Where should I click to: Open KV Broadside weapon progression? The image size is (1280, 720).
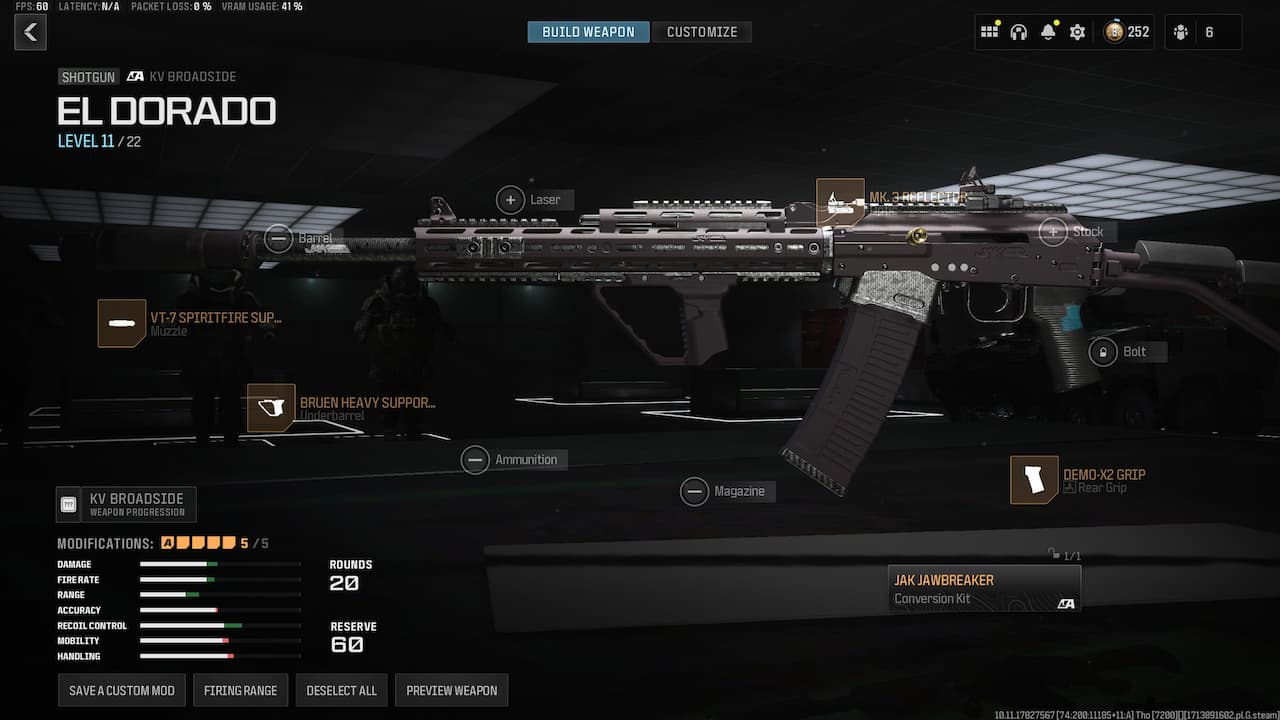(x=126, y=504)
